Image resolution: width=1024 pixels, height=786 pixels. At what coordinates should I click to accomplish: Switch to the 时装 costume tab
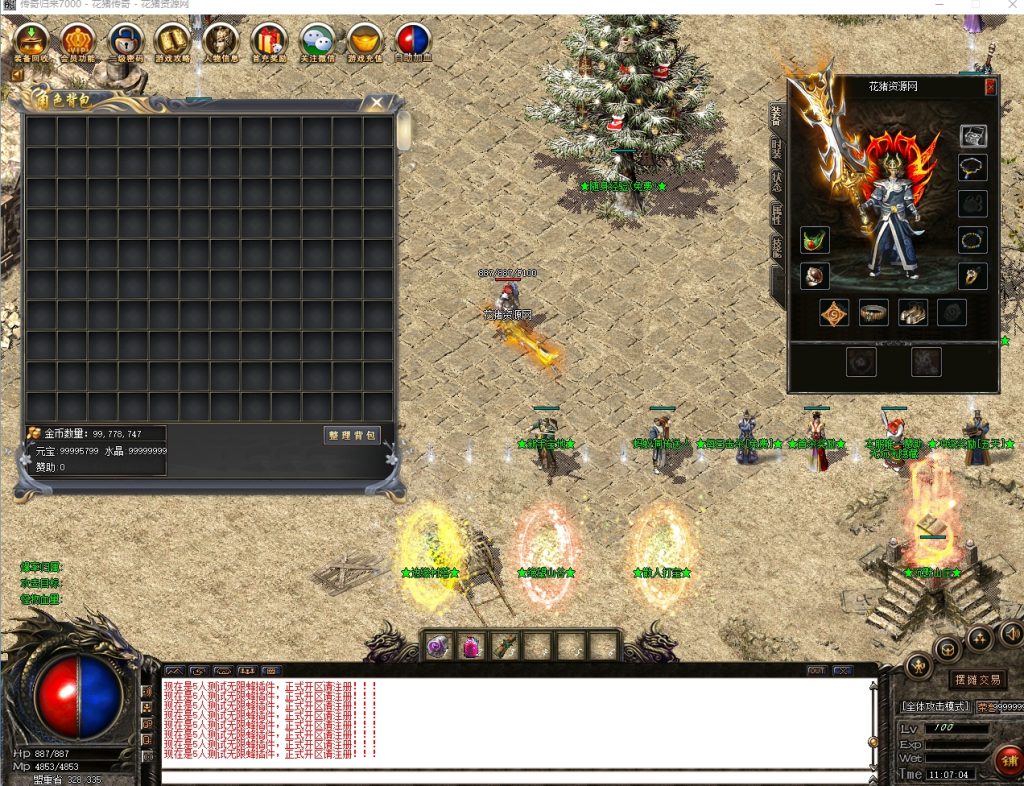pyautogui.click(x=776, y=148)
